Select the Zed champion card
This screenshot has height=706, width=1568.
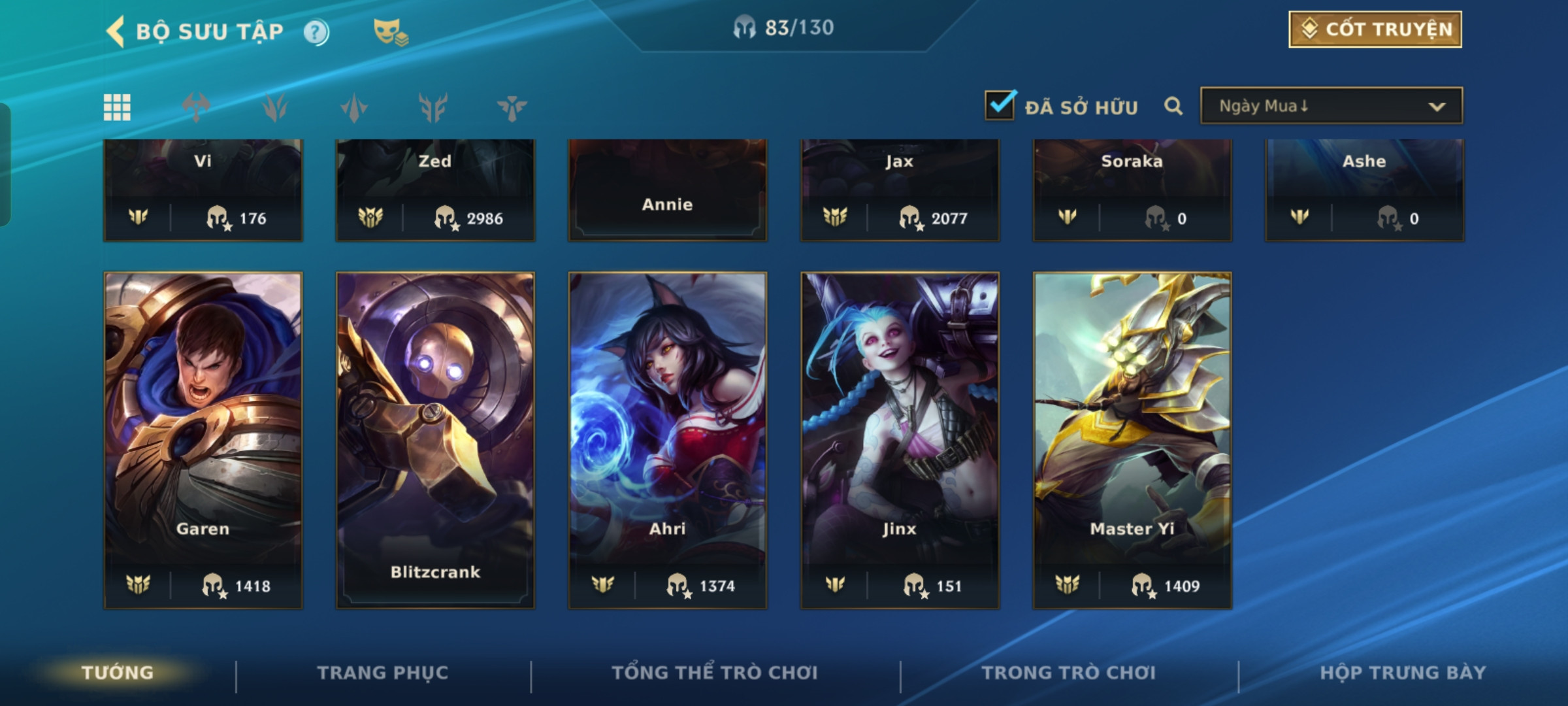pyautogui.click(x=435, y=190)
